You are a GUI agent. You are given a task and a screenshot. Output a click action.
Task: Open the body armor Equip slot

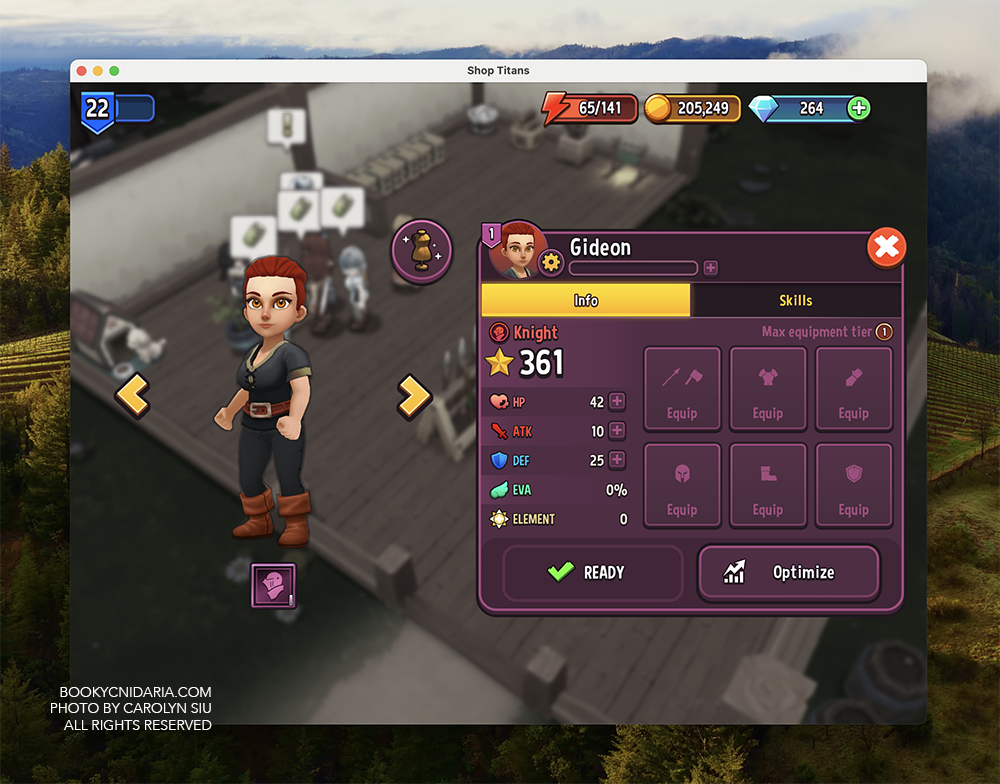tap(768, 388)
